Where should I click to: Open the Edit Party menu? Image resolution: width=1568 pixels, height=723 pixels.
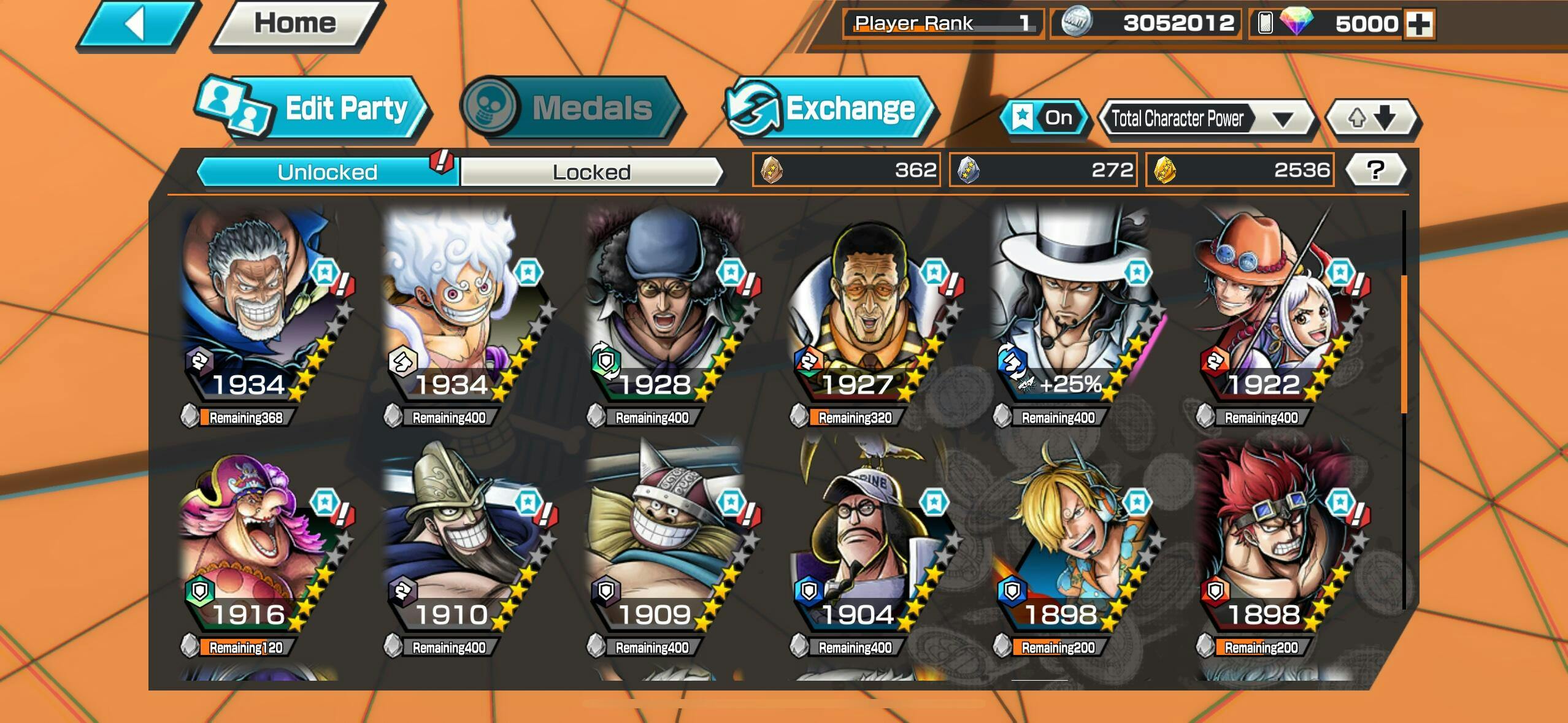tap(314, 109)
